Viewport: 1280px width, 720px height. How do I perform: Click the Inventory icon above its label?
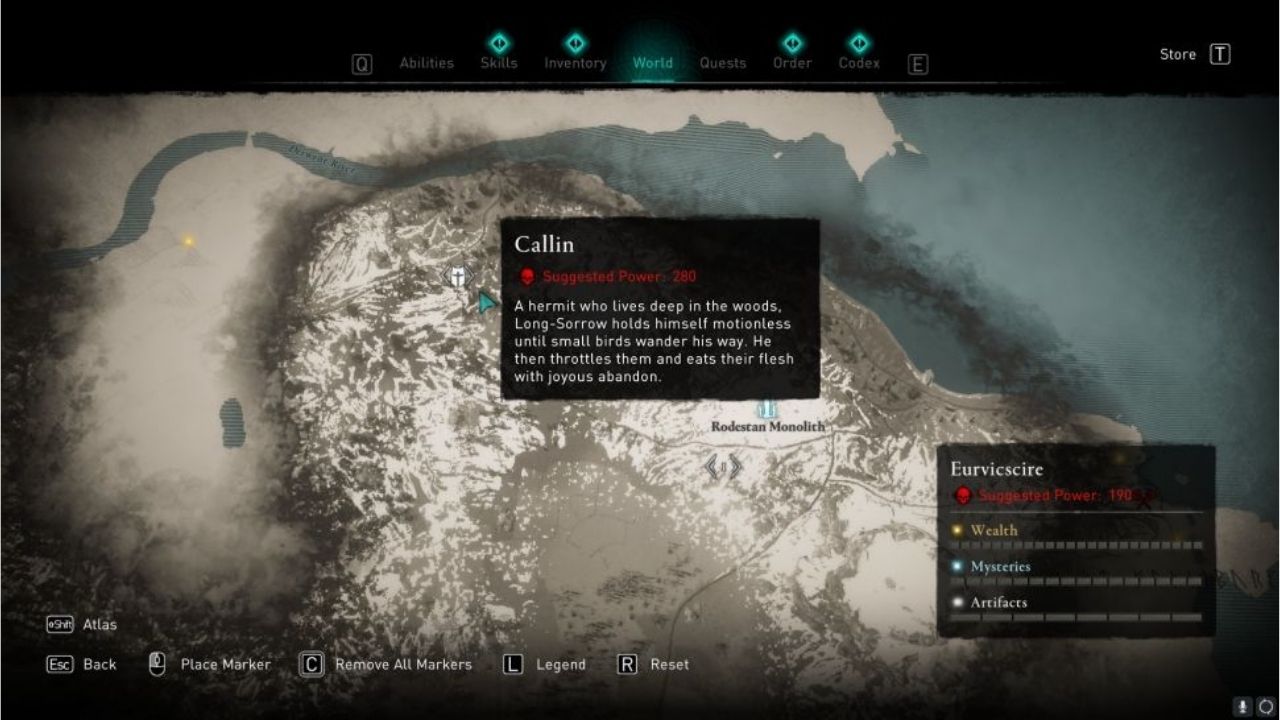[575, 43]
